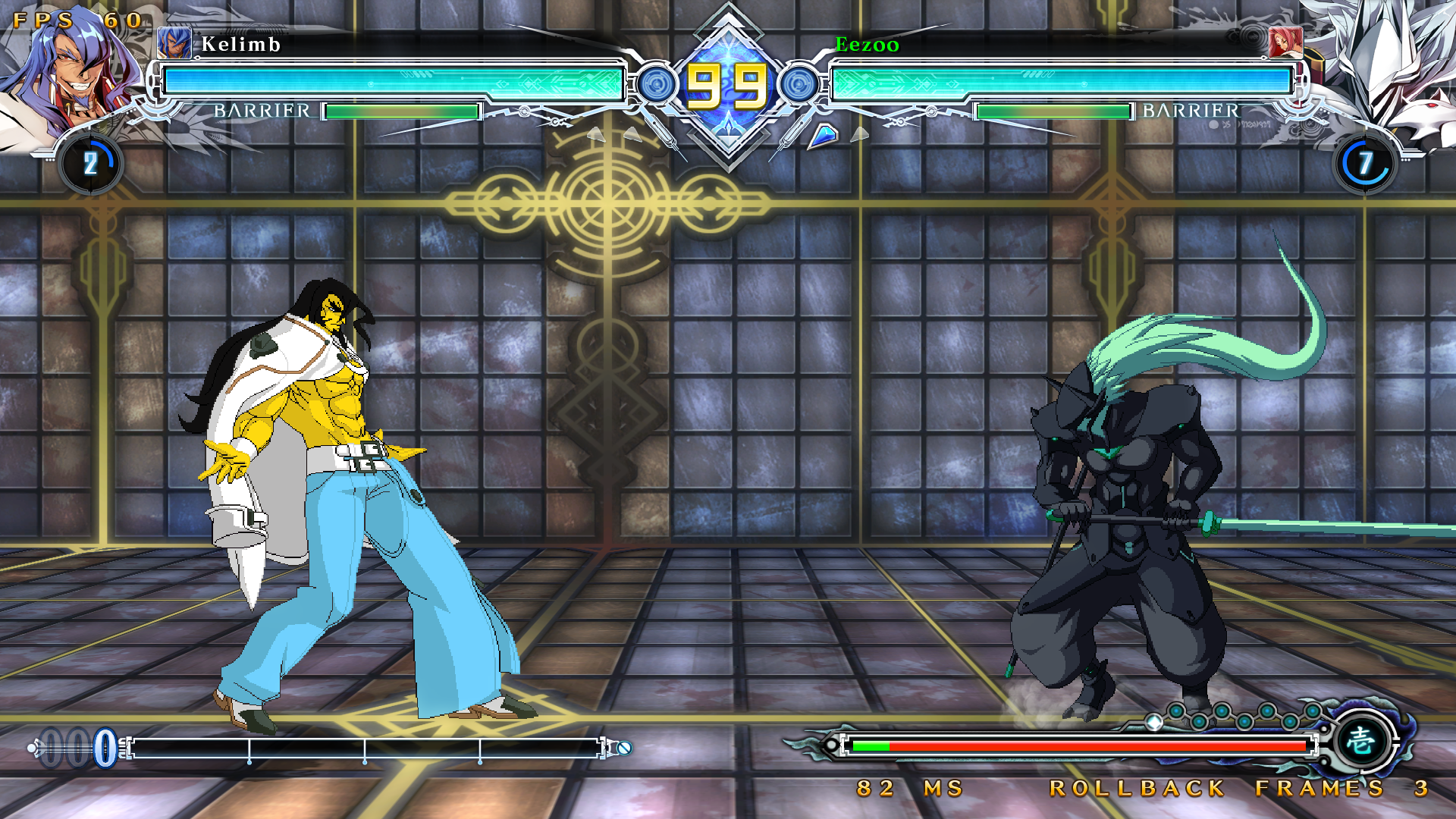Select the small icon beside Kelimb's name
This screenshot has width=1456, height=819.
click(174, 43)
